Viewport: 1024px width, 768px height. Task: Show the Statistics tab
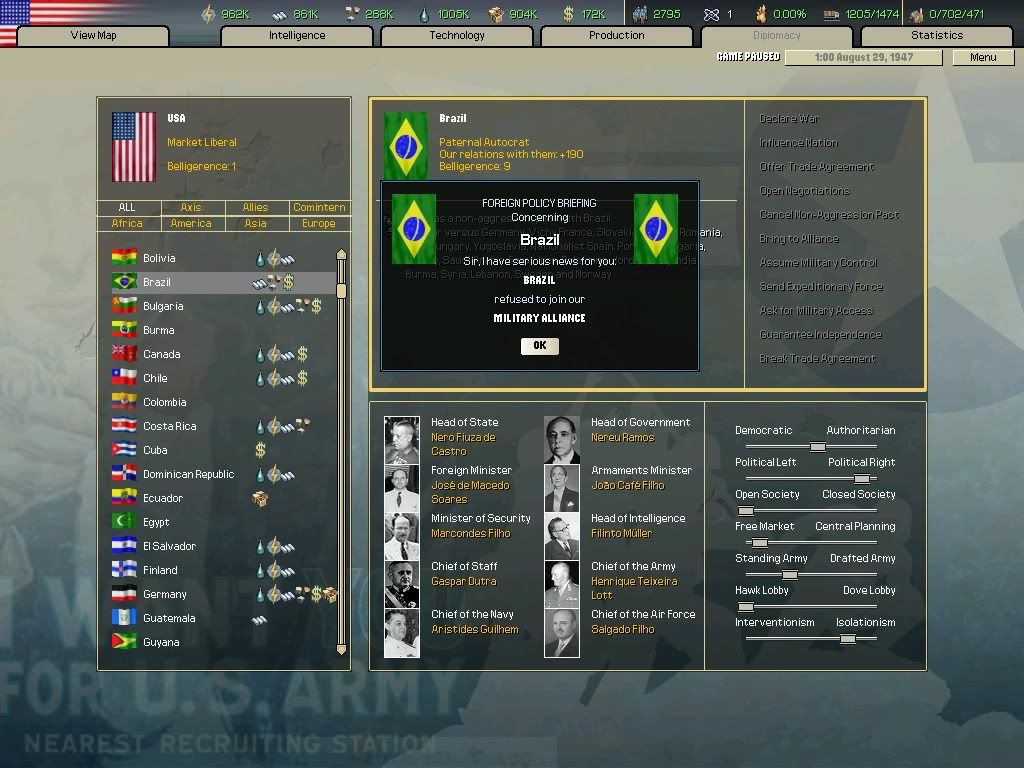tap(937, 36)
